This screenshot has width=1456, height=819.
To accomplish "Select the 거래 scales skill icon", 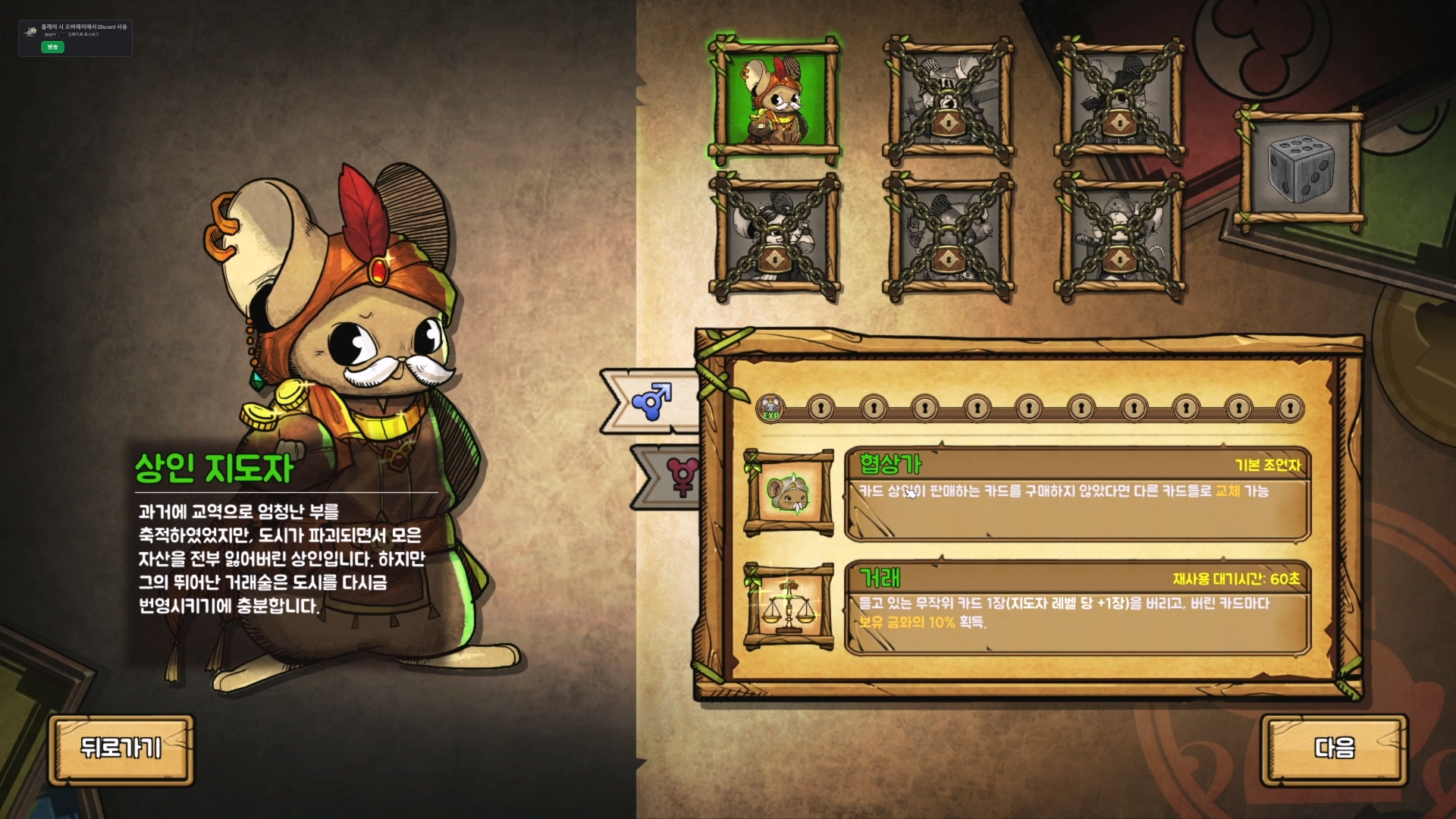I will click(789, 607).
